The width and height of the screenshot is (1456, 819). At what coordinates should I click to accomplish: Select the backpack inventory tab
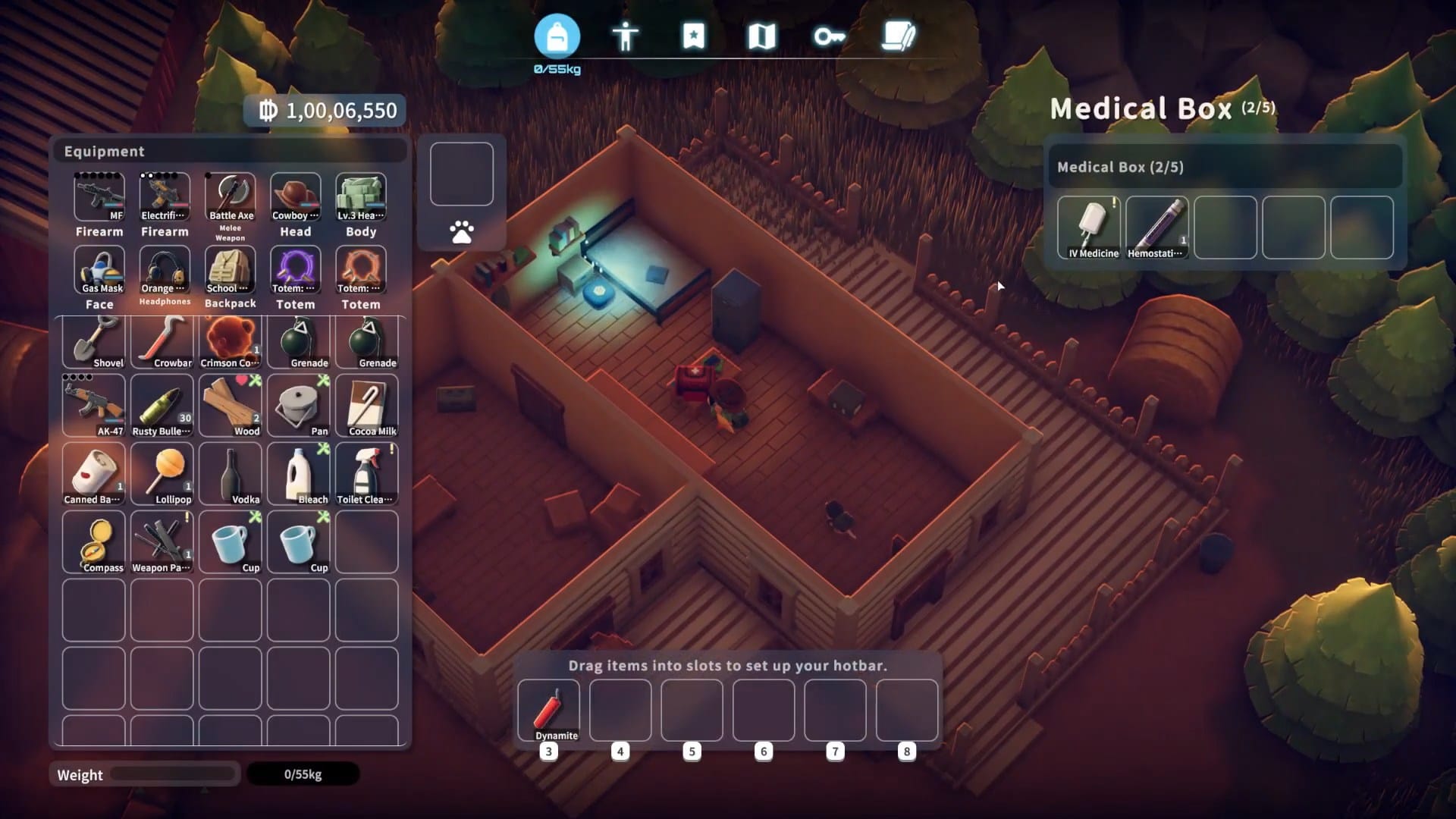coord(557,36)
